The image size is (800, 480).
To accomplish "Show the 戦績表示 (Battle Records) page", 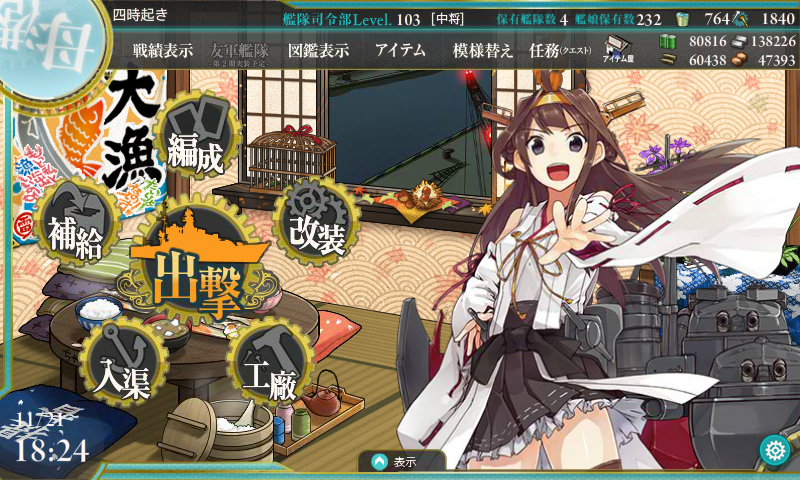I will coord(163,50).
